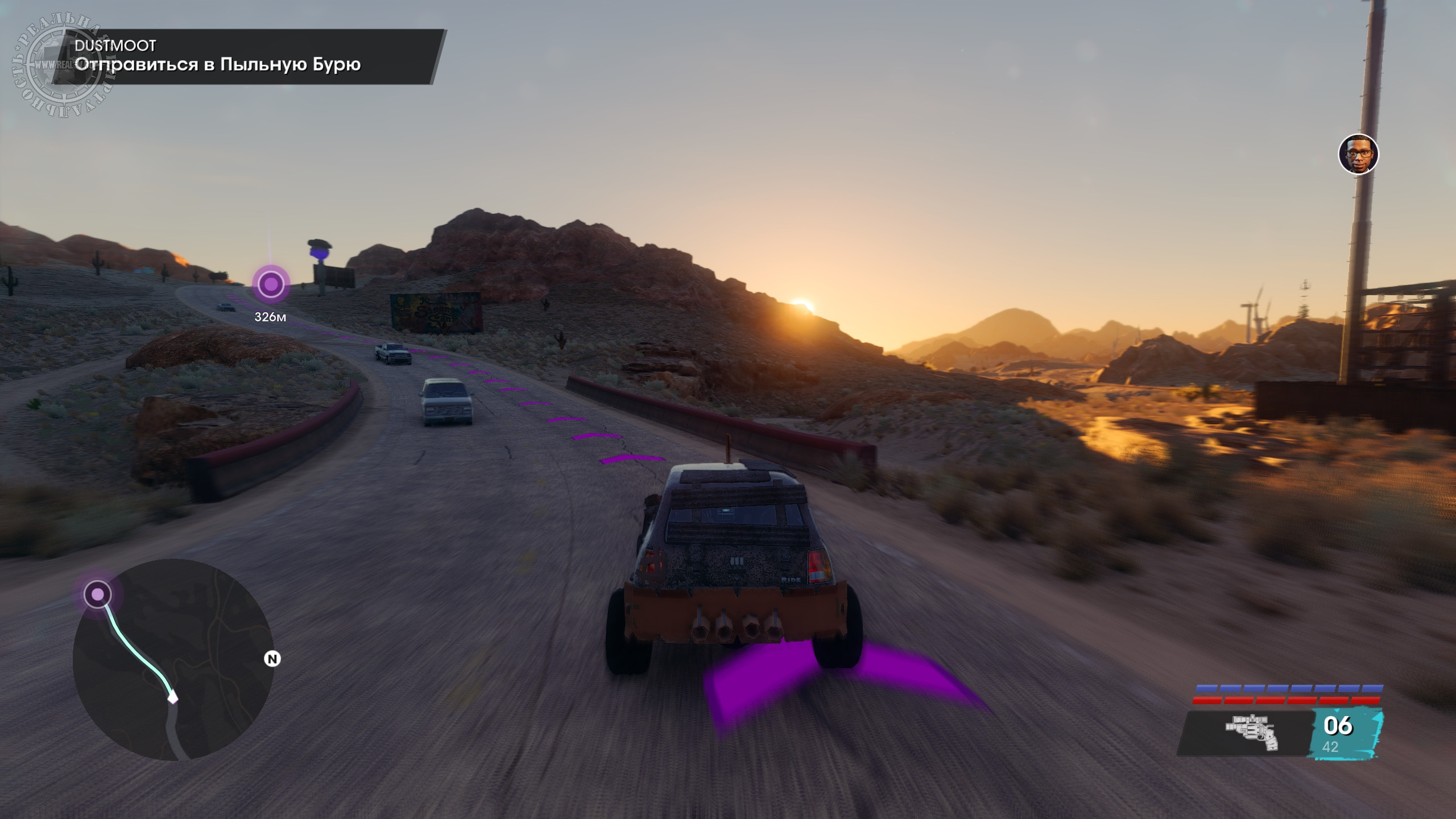Click the north compass indicator on minimap
The image size is (1456, 819).
[x=273, y=659]
